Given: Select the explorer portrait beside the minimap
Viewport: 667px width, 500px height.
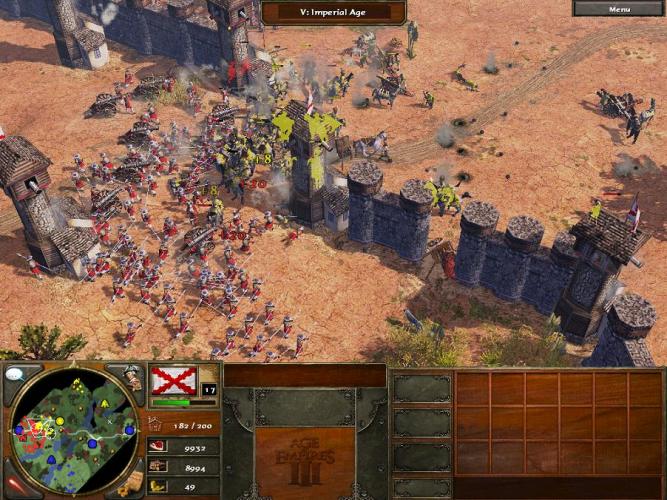Looking at the screenshot, I should 133,377.
